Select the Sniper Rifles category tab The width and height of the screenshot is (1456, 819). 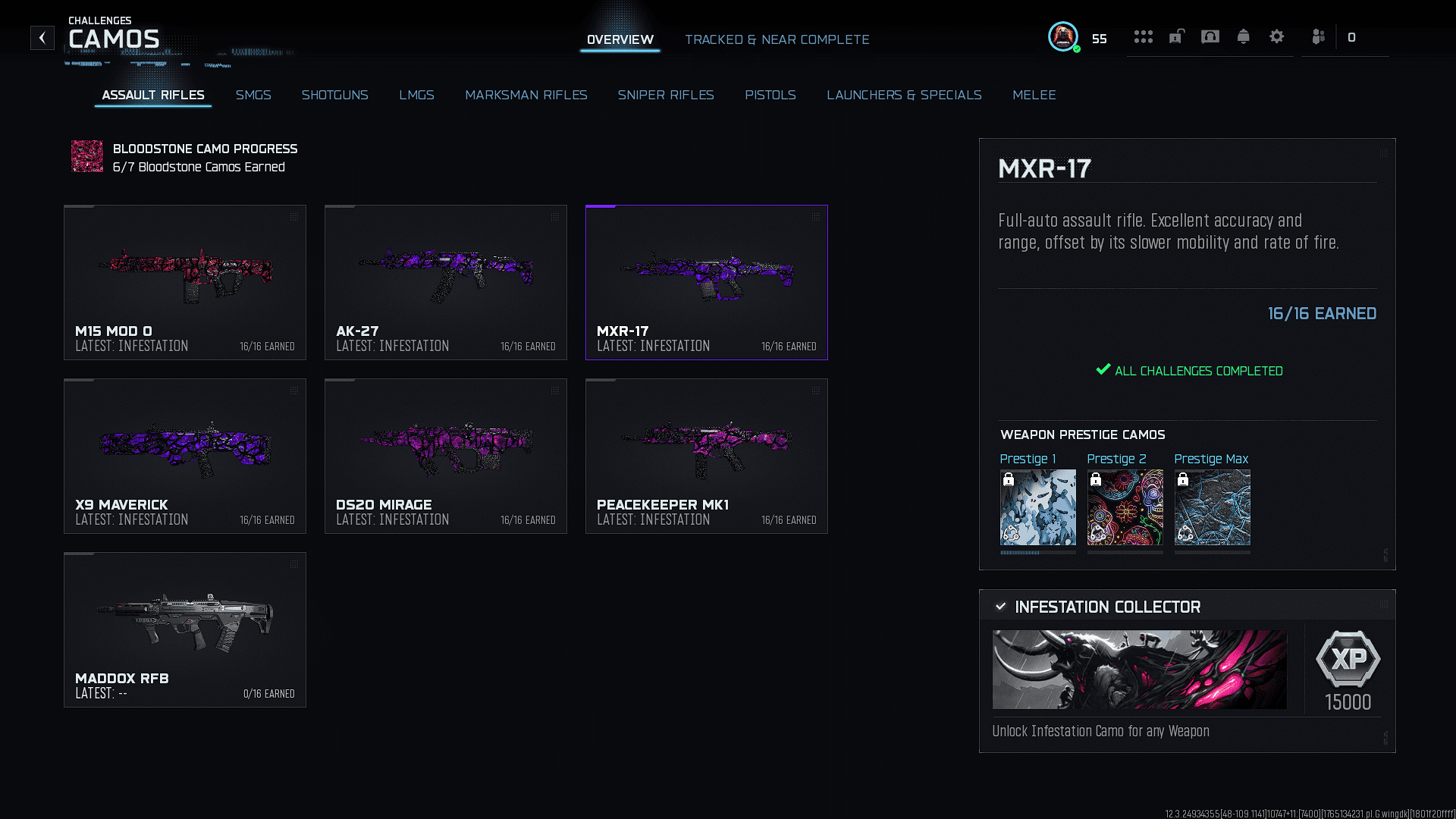pyautogui.click(x=666, y=95)
